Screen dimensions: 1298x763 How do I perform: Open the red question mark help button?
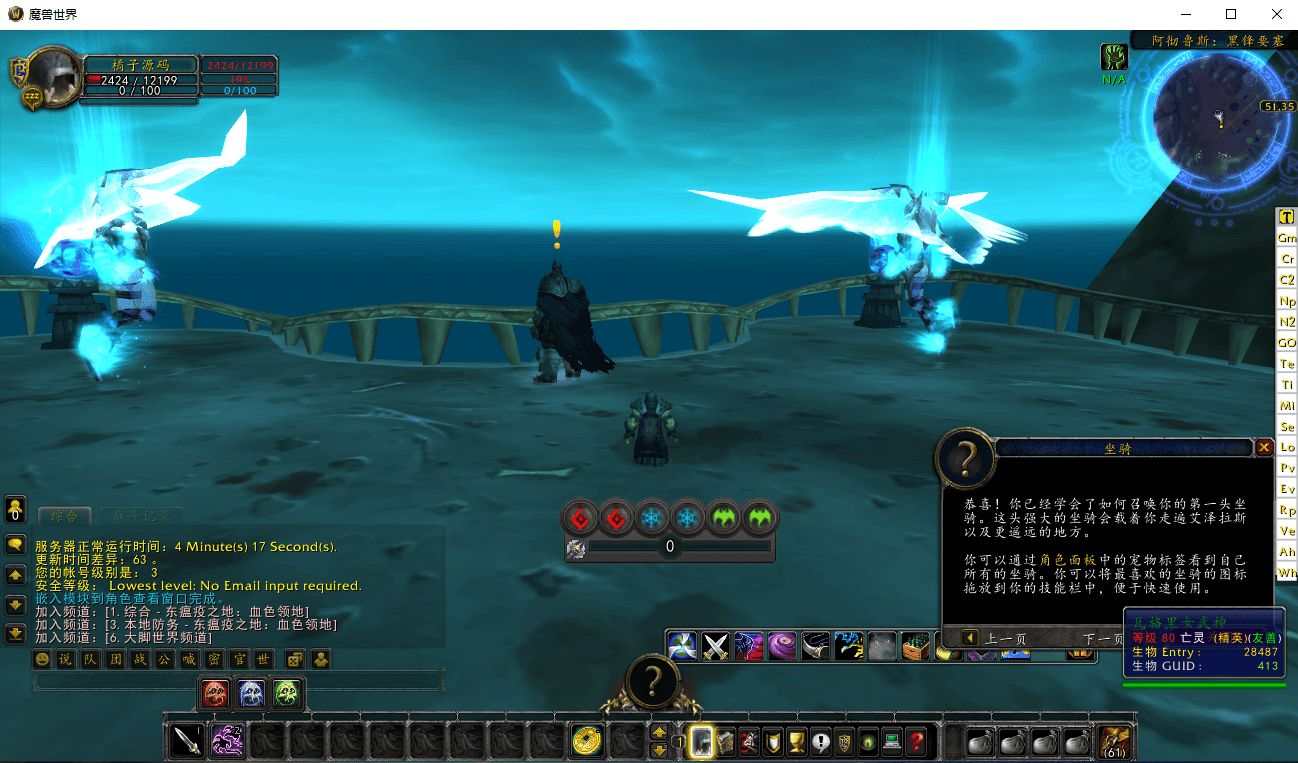click(x=915, y=742)
